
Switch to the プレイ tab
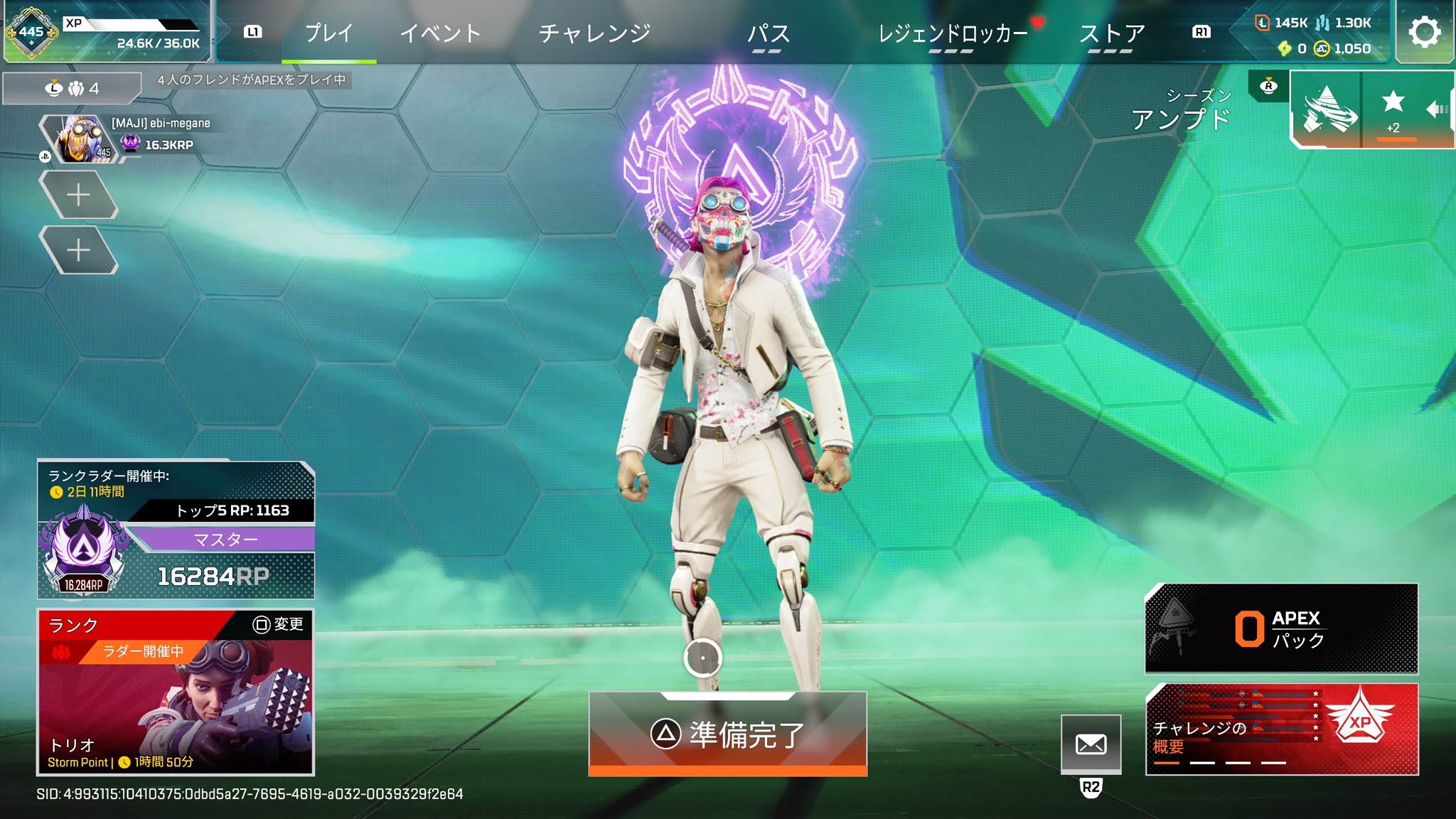click(328, 33)
